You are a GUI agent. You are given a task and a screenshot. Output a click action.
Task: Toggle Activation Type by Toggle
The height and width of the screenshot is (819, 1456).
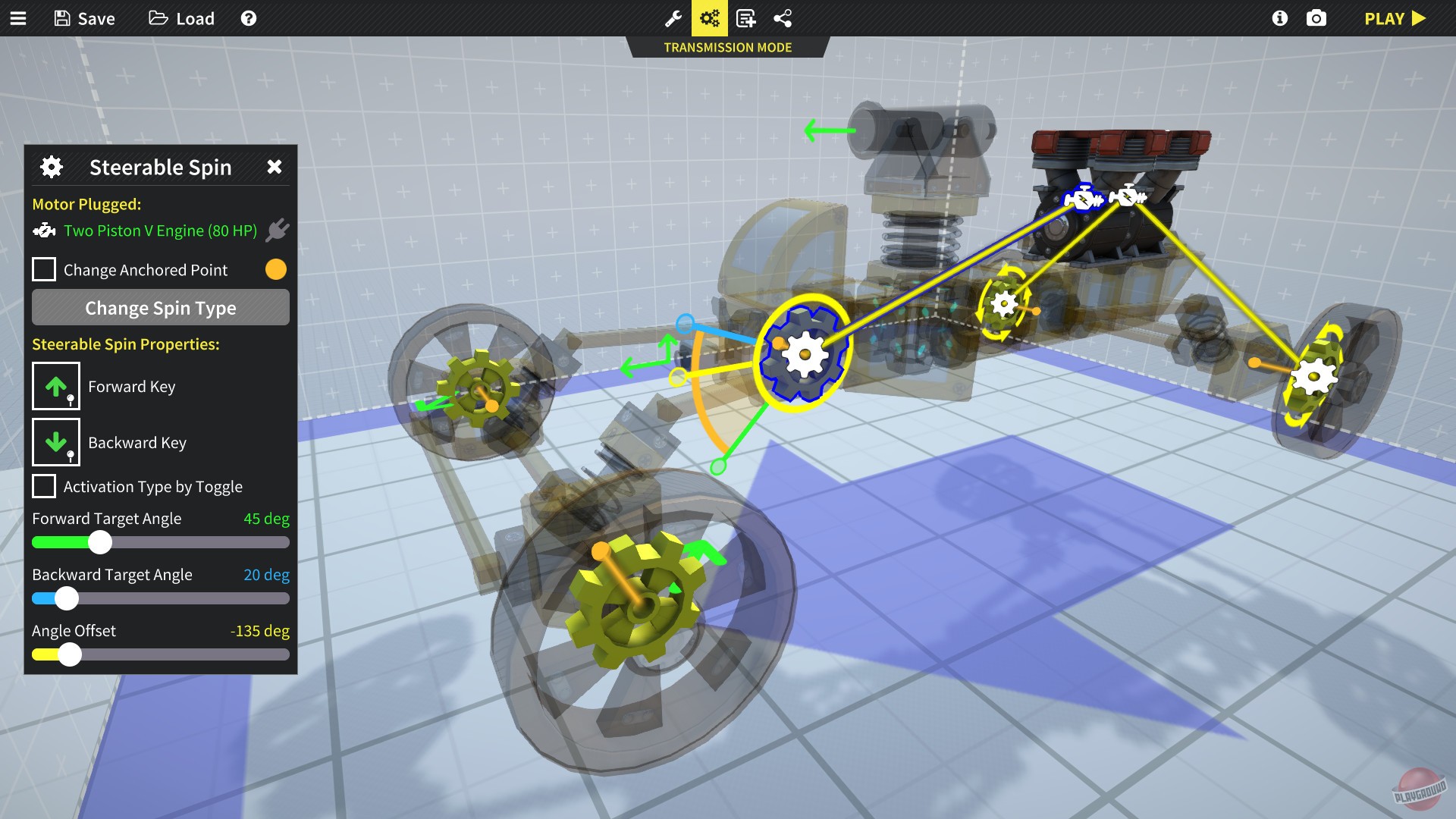tap(43, 486)
